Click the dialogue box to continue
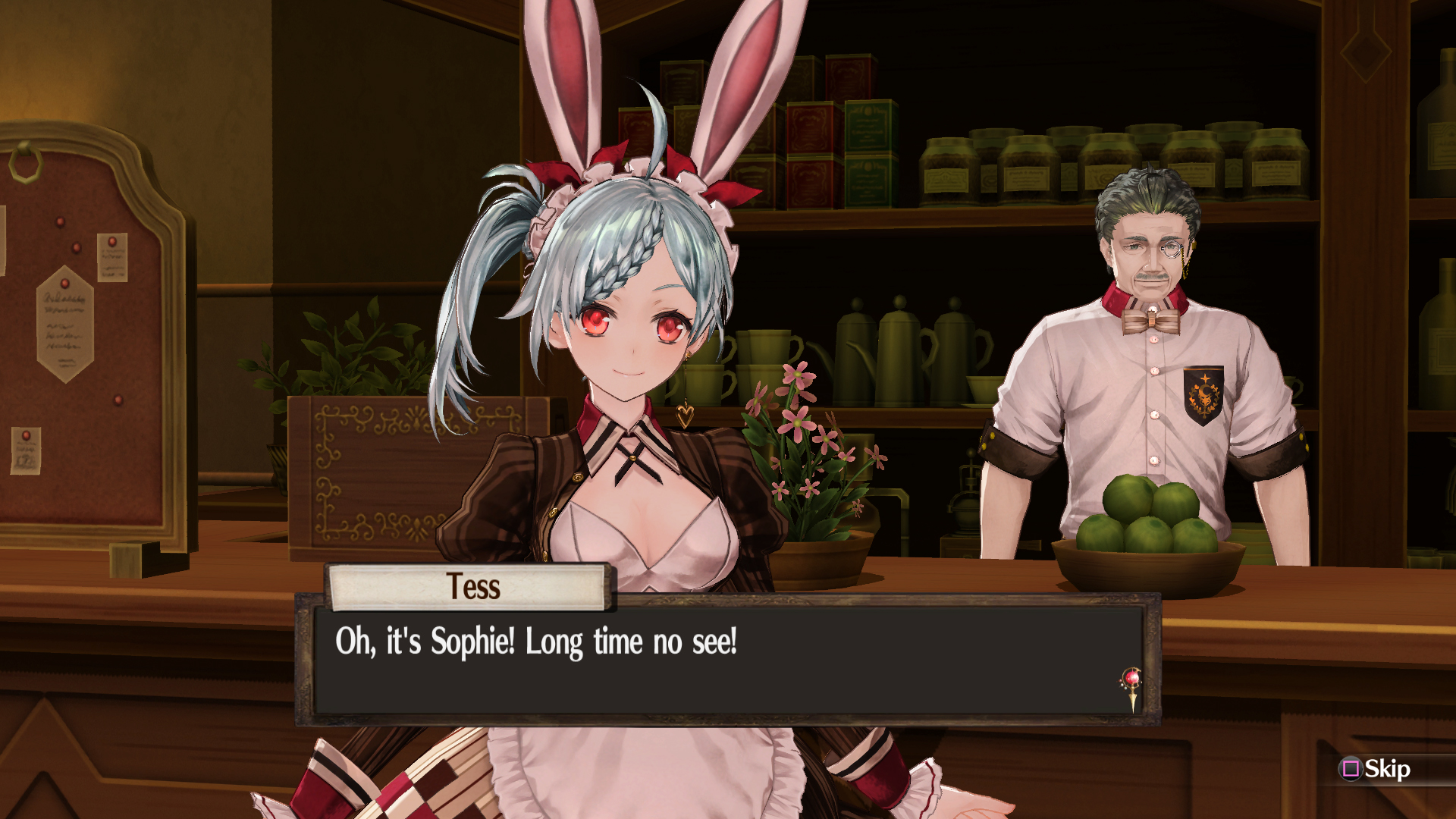Screen dimensions: 1456x819 [x=726, y=659]
